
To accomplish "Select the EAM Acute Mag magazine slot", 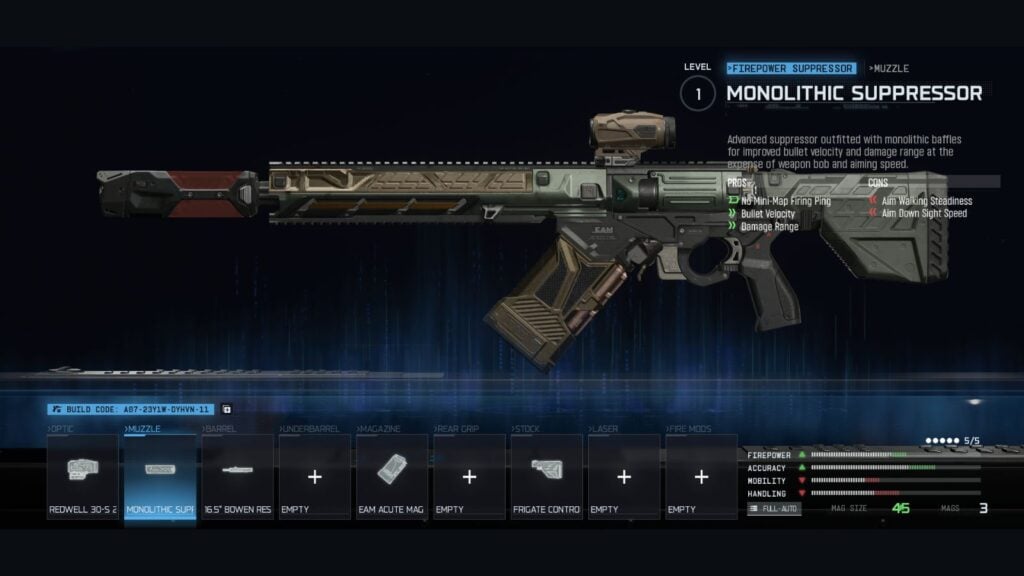I will point(392,476).
